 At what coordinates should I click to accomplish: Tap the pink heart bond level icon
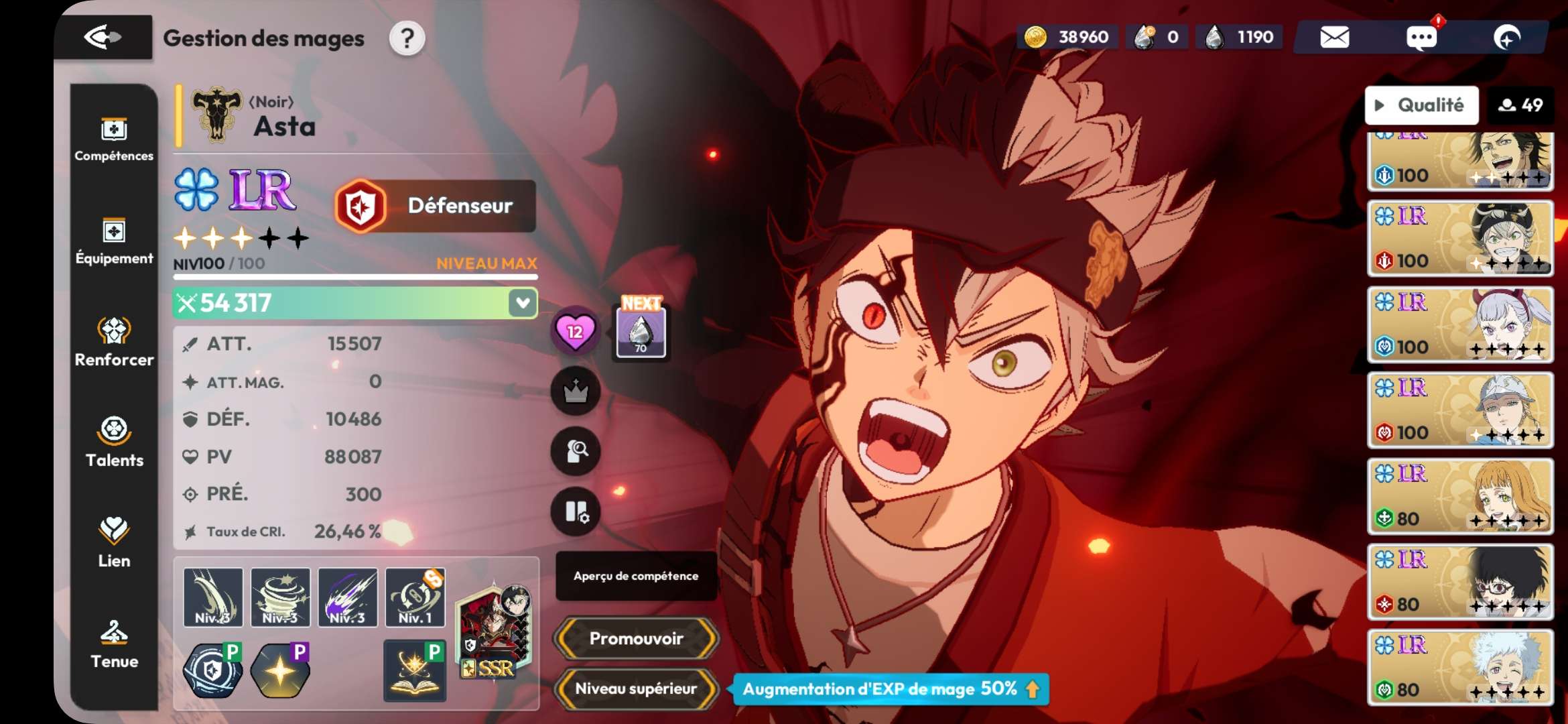click(575, 331)
